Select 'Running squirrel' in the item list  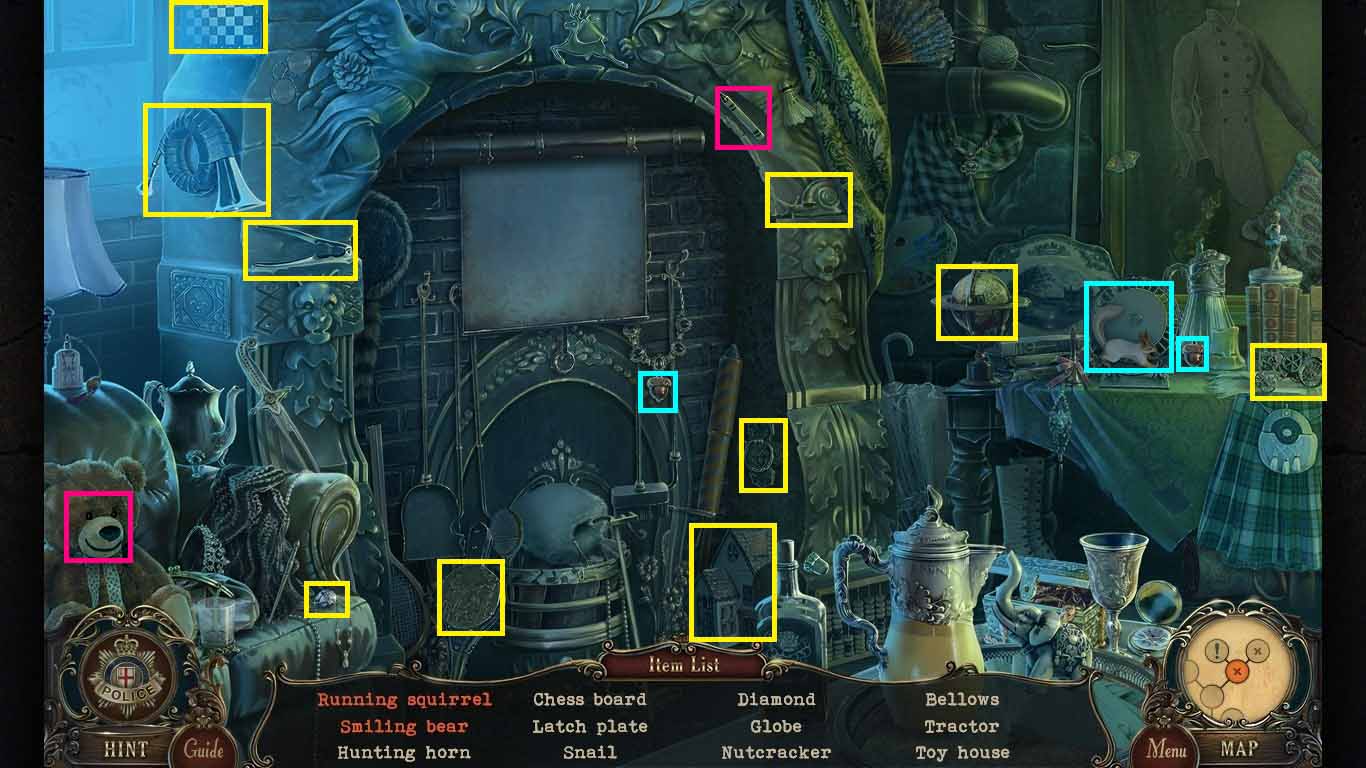coord(404,699)
